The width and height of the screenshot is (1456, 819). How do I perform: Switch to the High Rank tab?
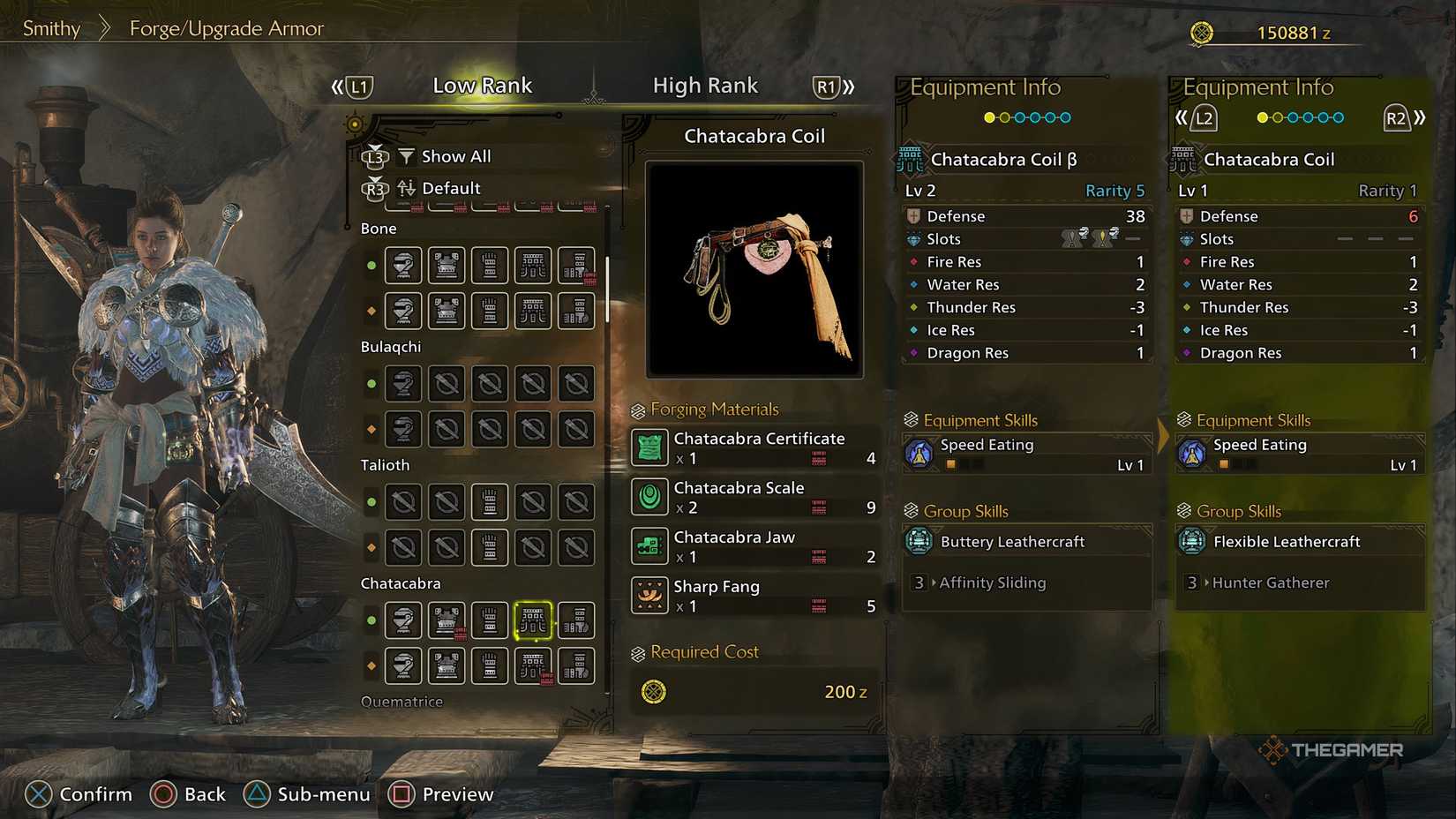[x=705, y=86]
